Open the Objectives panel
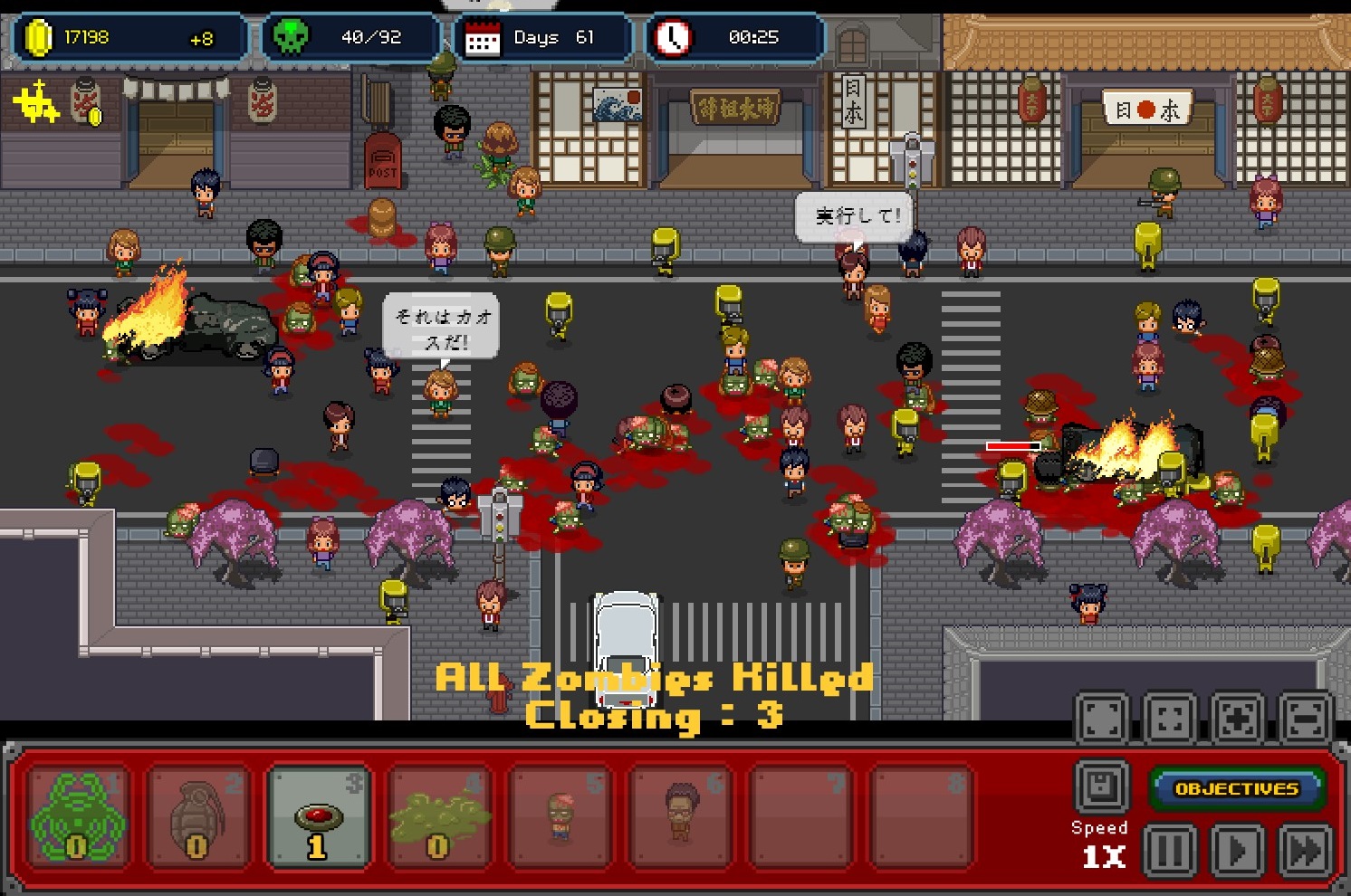 click(x=1237, y=787)
